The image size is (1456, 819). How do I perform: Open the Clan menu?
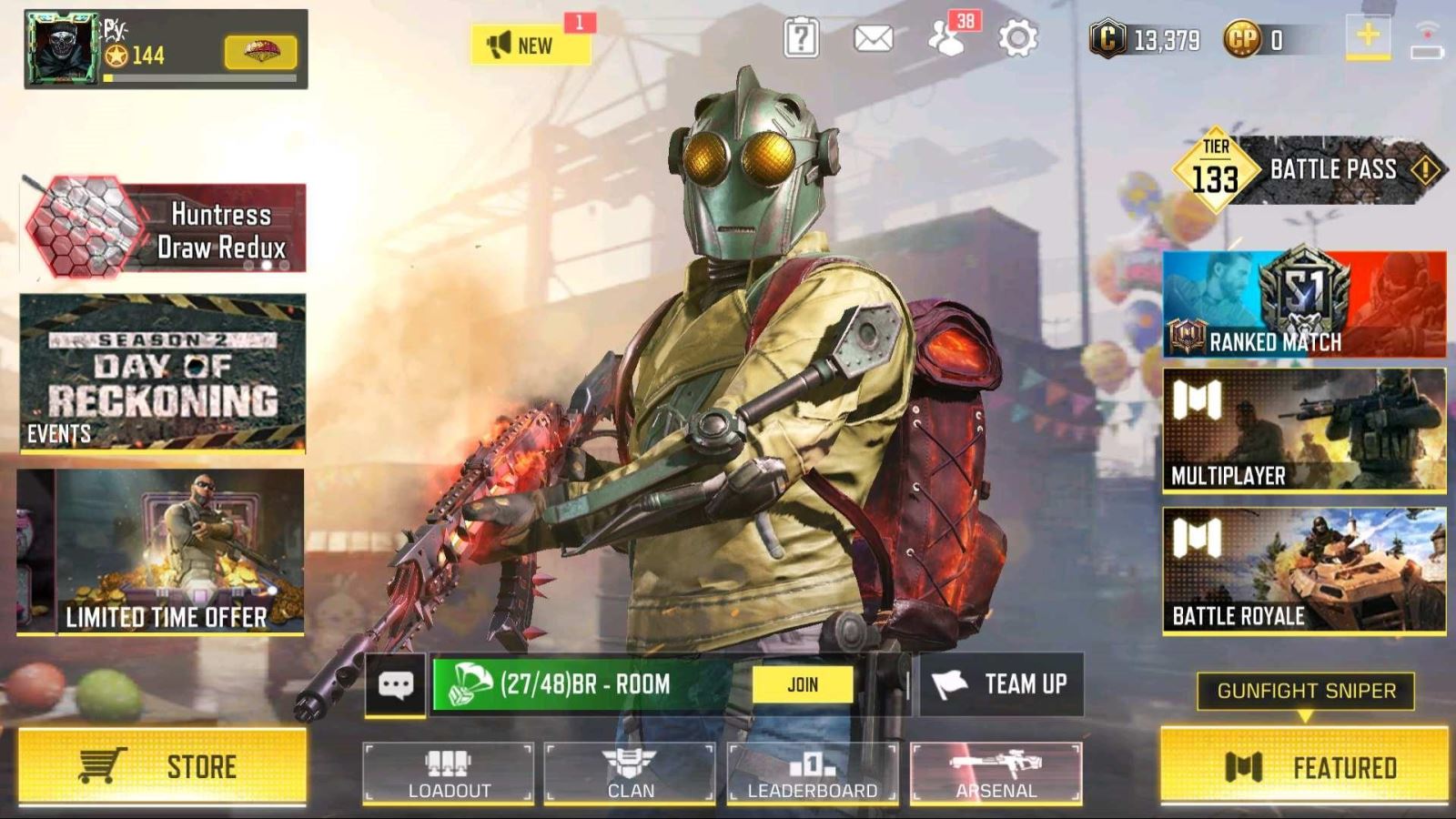point(630,773)
